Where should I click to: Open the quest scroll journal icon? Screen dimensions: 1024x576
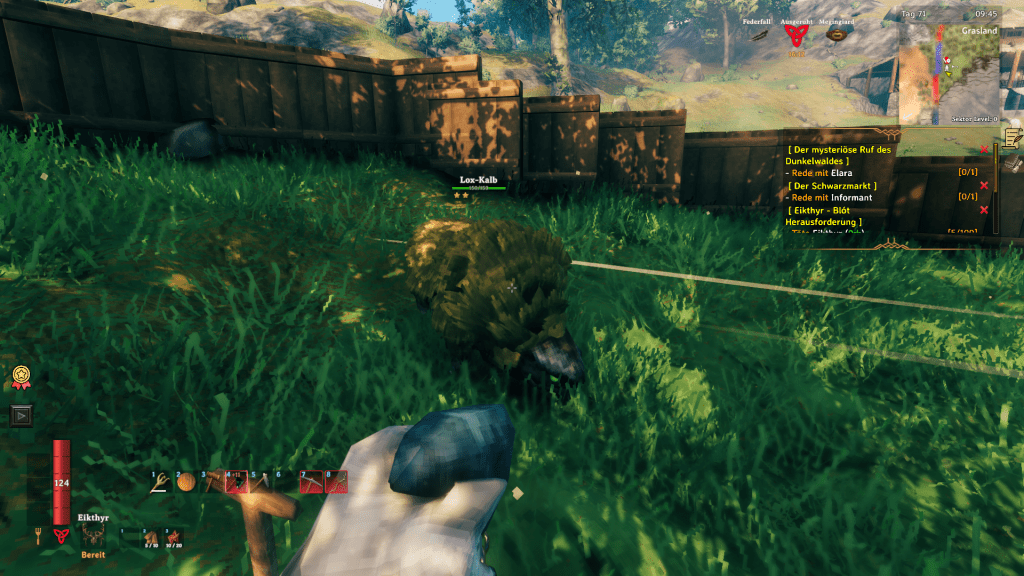coord(1012,137)
